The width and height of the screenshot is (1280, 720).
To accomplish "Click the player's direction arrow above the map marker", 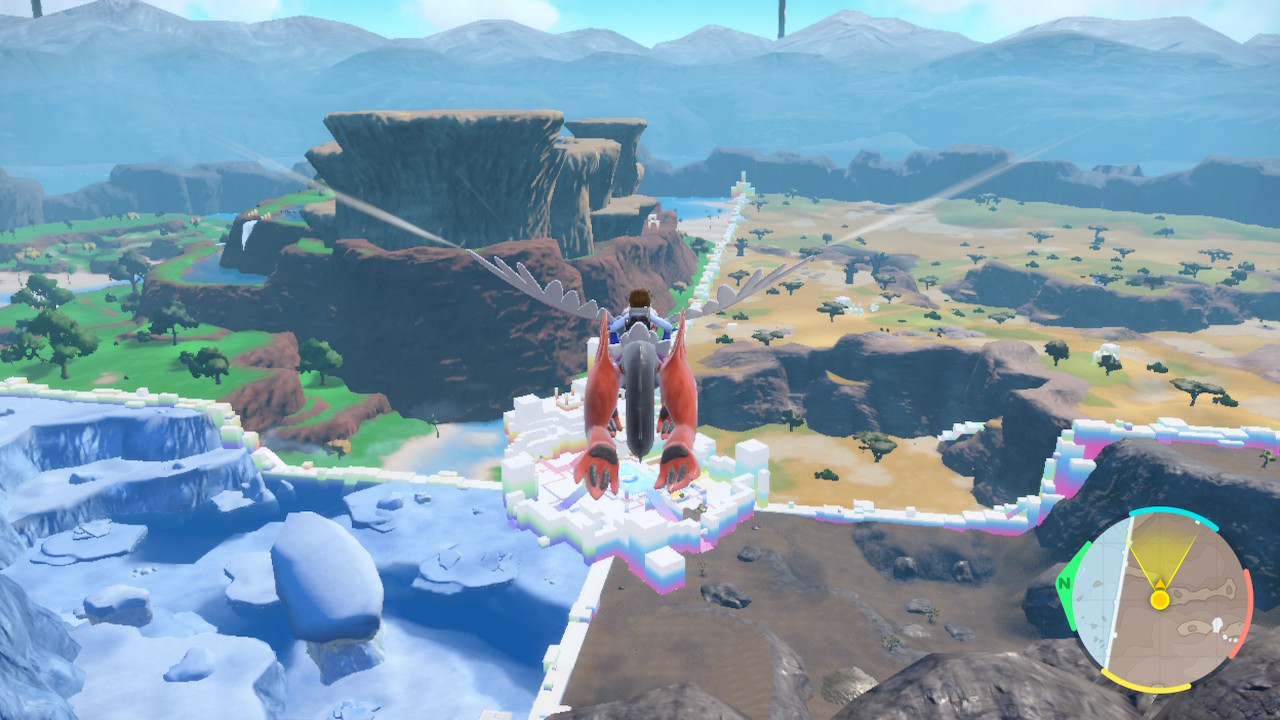I will [1161, 583].
